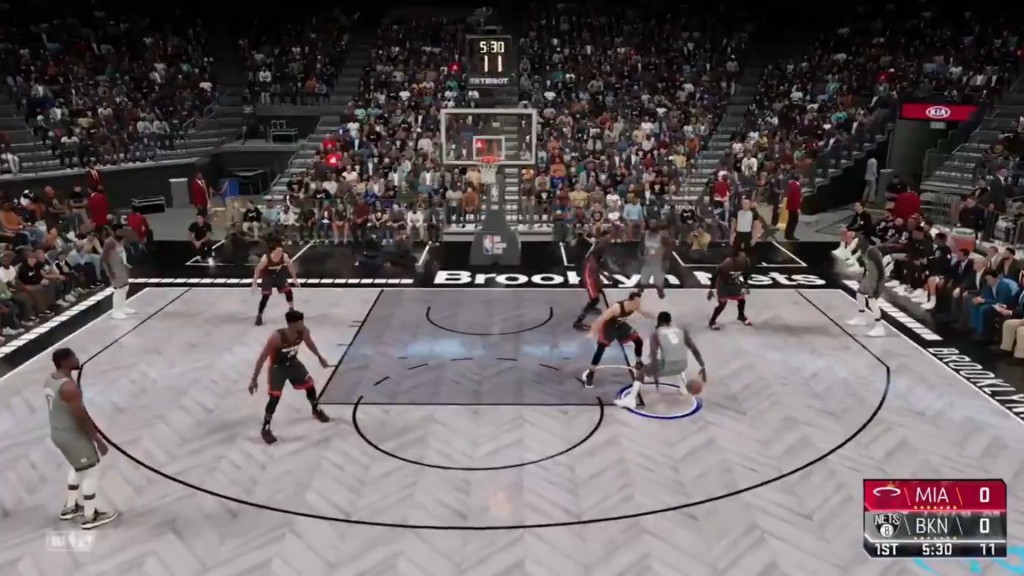This screenshot has width=1024, height=576.
Task: Click the Brooklyn Nets logo on the scoreboard
Action: tap(886, 522)
